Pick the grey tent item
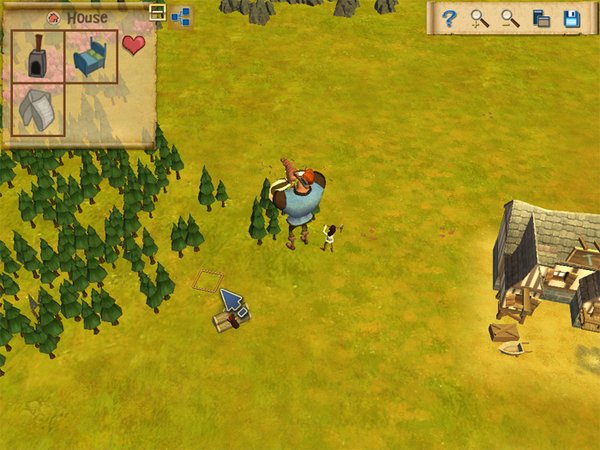This screenshot has height=450, width=600. click(x=38, y=109)
